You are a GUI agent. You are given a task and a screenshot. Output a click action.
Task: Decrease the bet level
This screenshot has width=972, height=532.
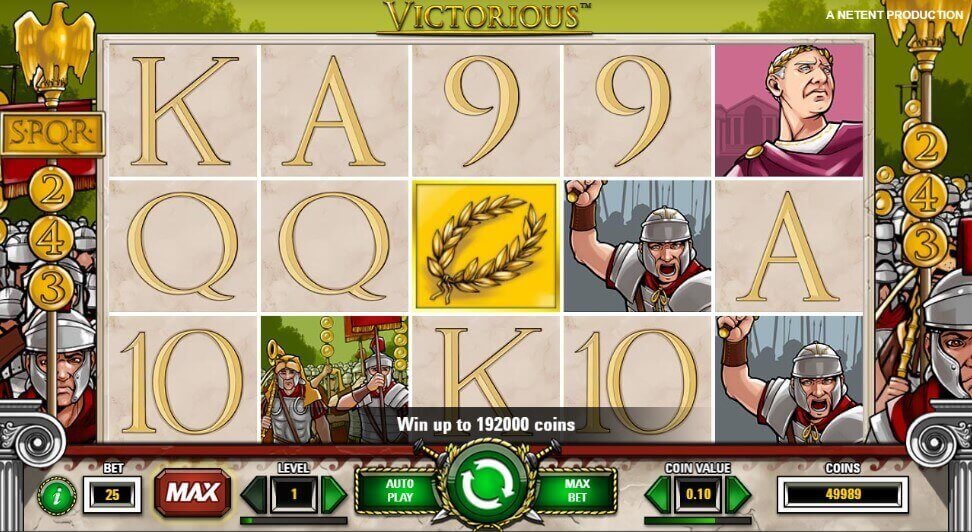[254, 494]
